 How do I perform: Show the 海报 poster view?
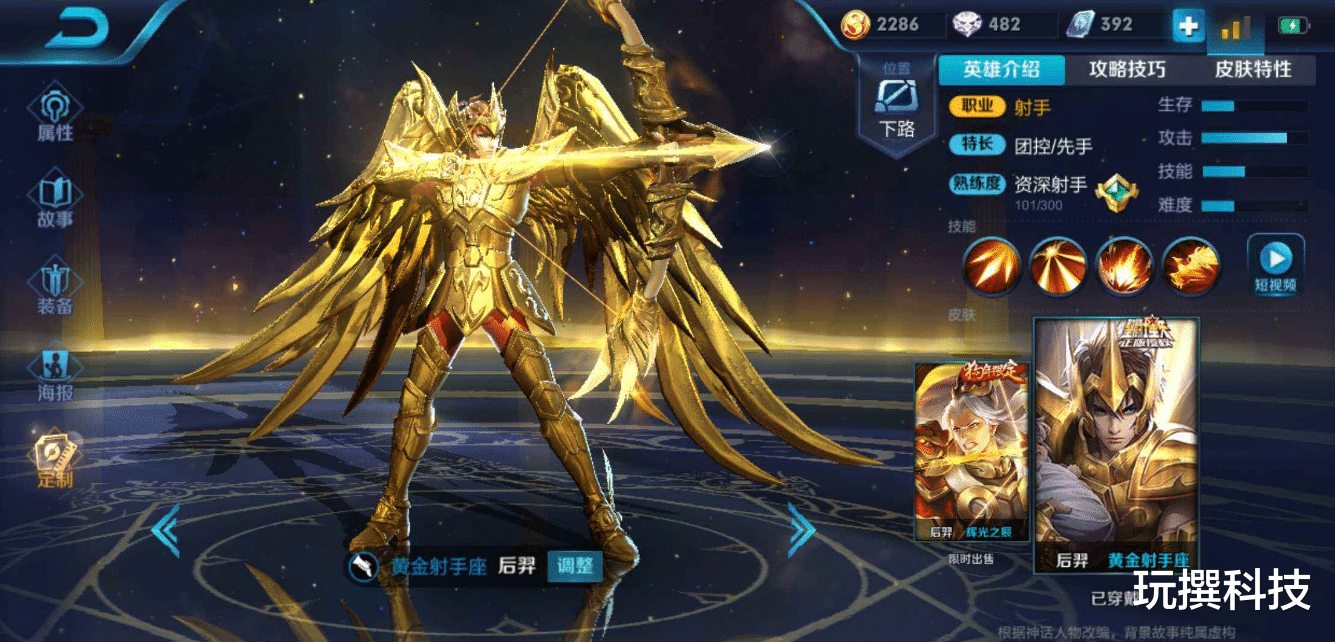55,372
